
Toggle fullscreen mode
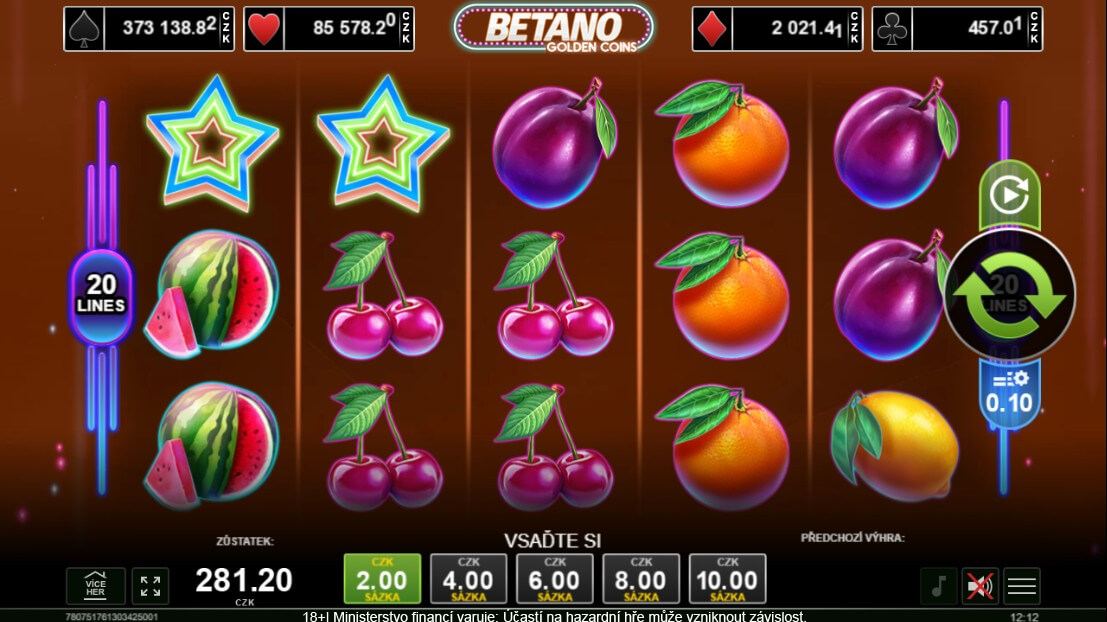151,586
